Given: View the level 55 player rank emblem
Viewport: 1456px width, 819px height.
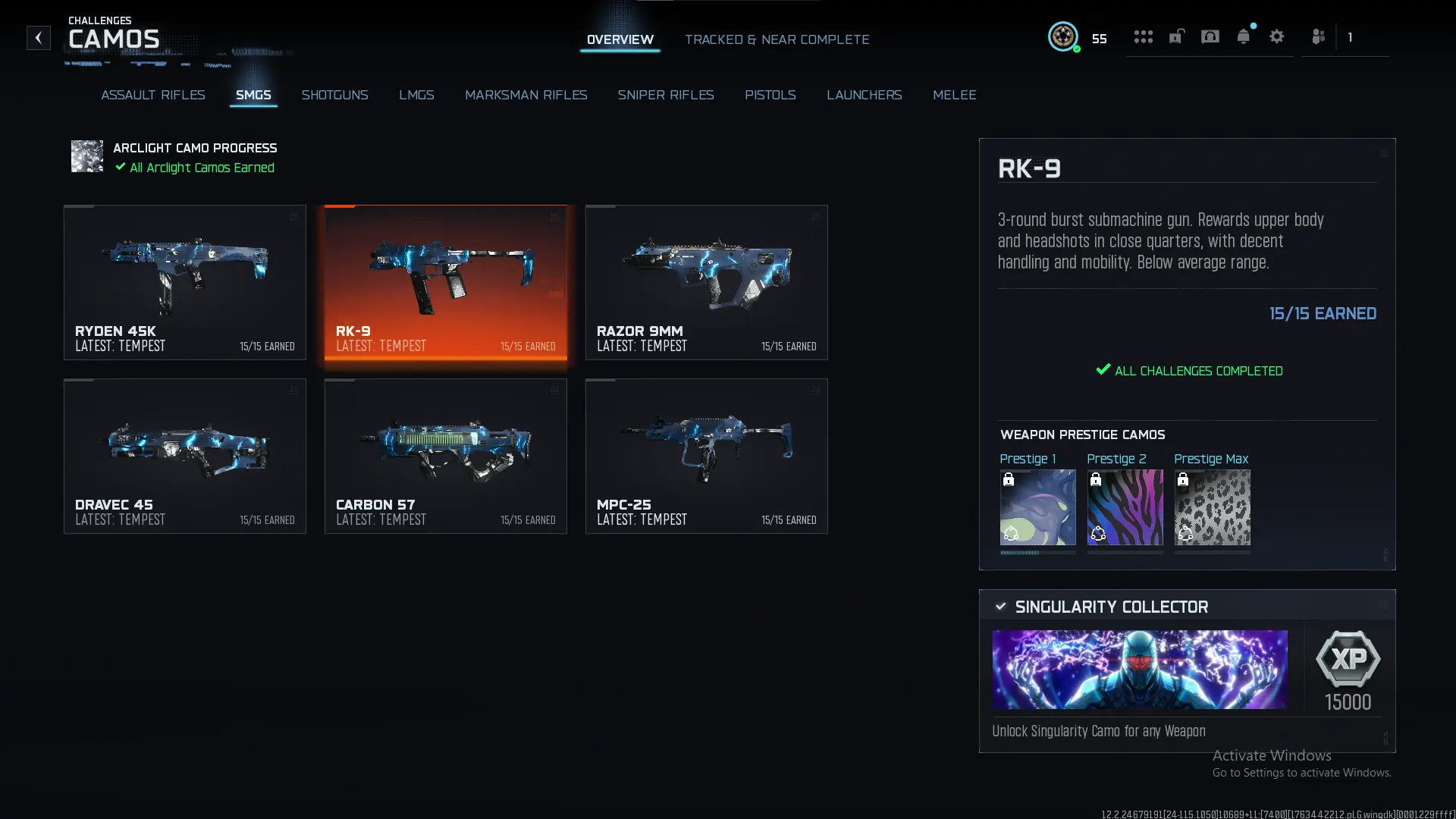Looking at the screenshot, I should click(x=1063, y=37).
